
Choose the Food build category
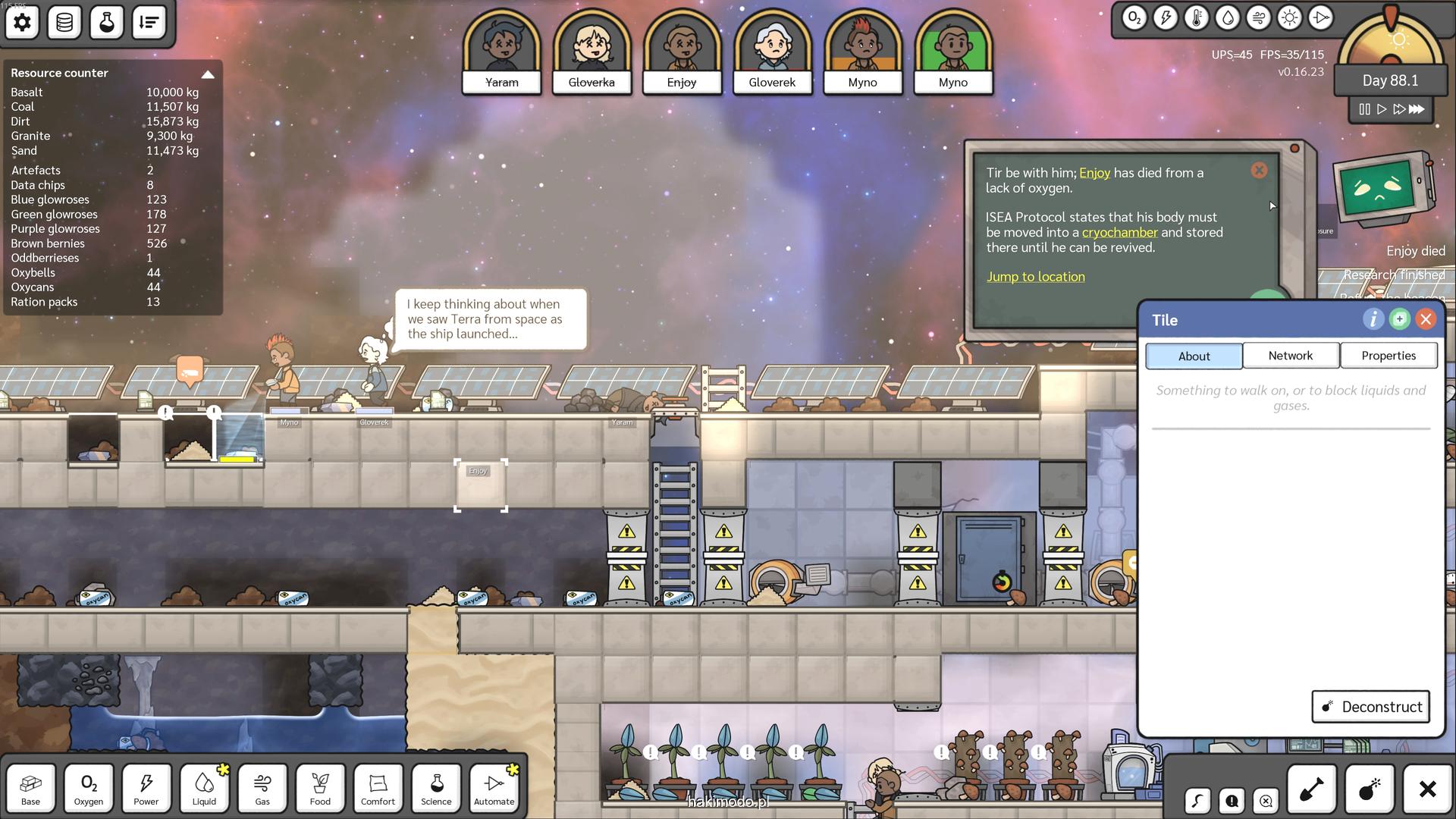click(320, 788)
